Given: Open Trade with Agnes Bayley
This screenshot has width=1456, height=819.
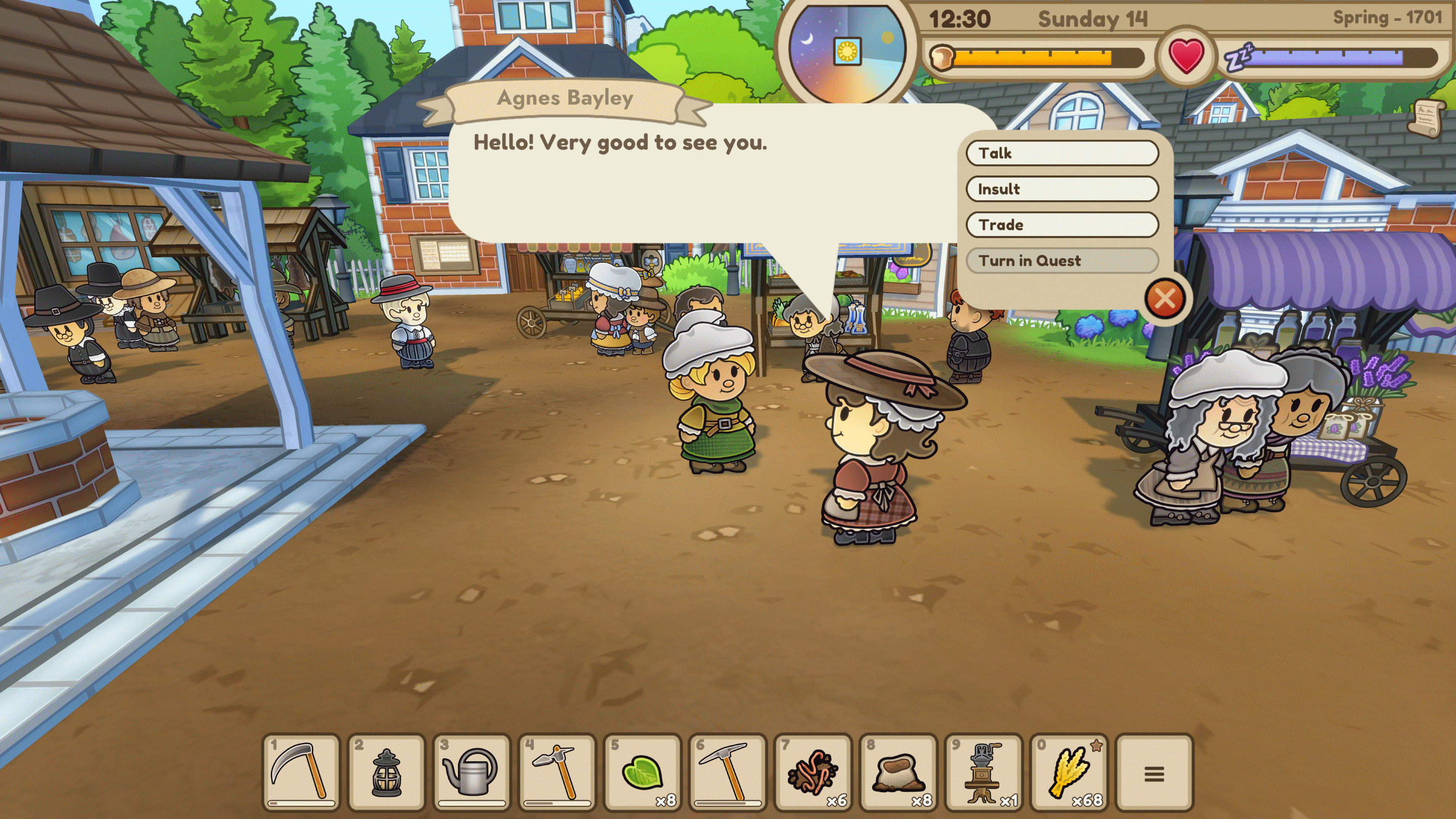Looking at the screenshot, I should [1062, 225].
